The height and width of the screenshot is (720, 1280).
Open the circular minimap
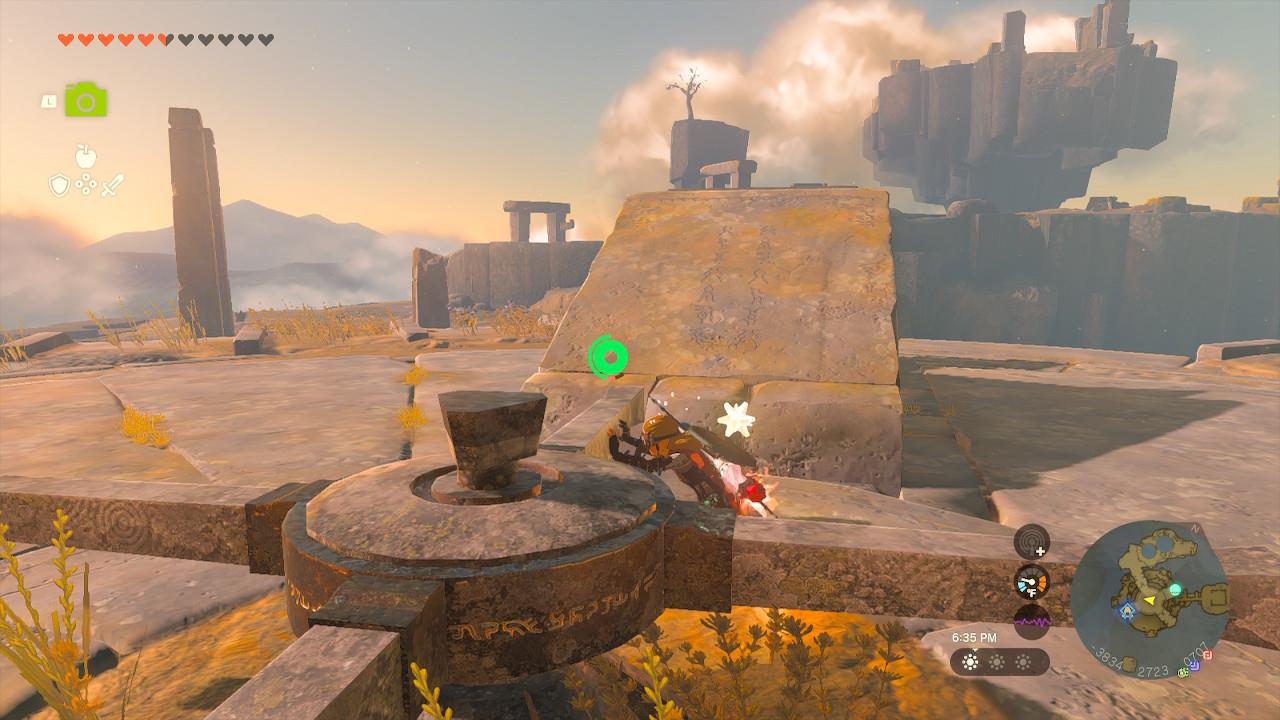pyautogui.click(x=1150, y=600)
